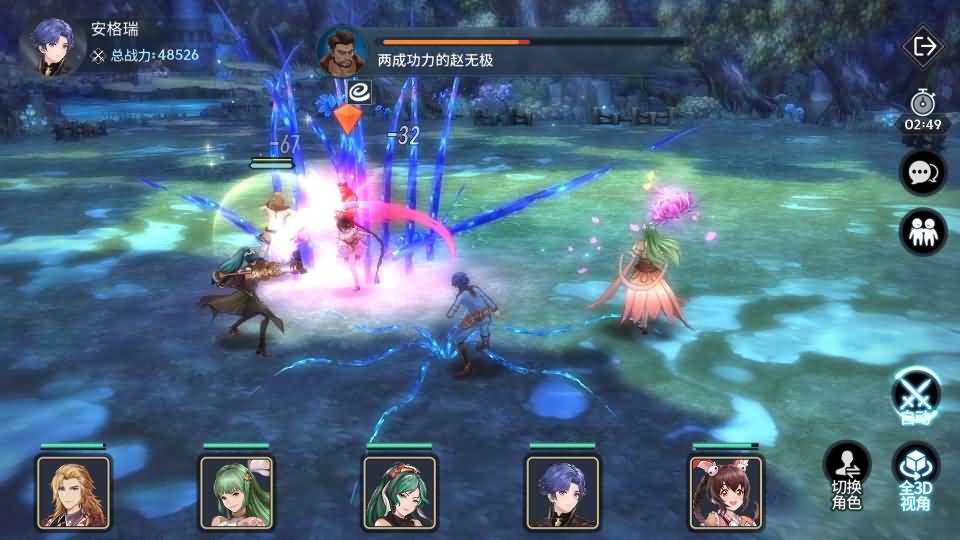Click boss 赵无极's portrait
The width and height of the screenshot is (960, 540).
343,51
